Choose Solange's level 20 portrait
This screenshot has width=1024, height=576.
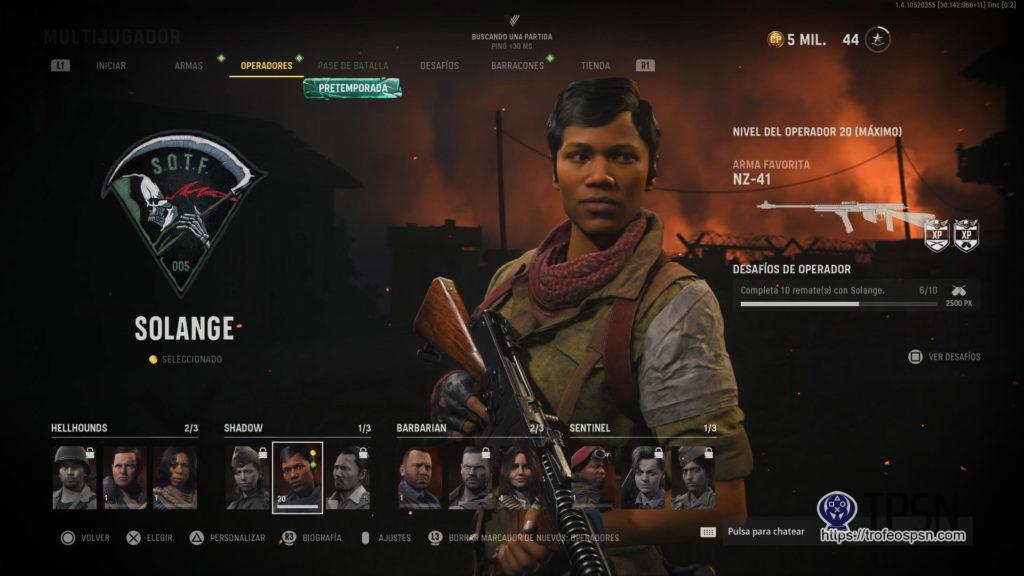pyautogui.click(x=297, y=478)
